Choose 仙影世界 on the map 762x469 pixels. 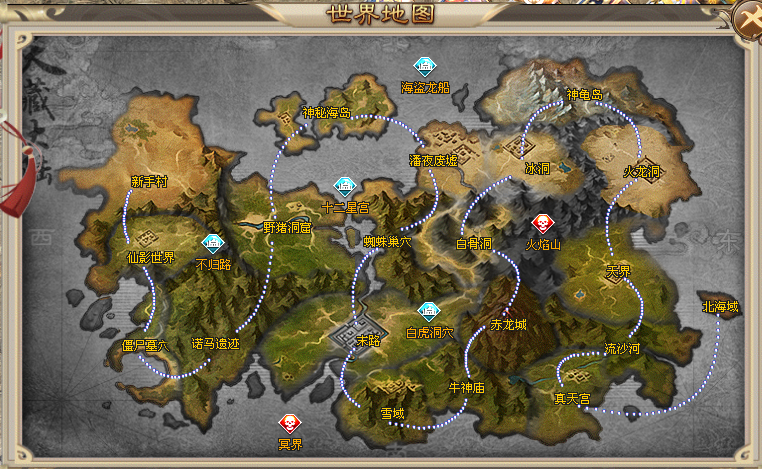coord(150,257)
